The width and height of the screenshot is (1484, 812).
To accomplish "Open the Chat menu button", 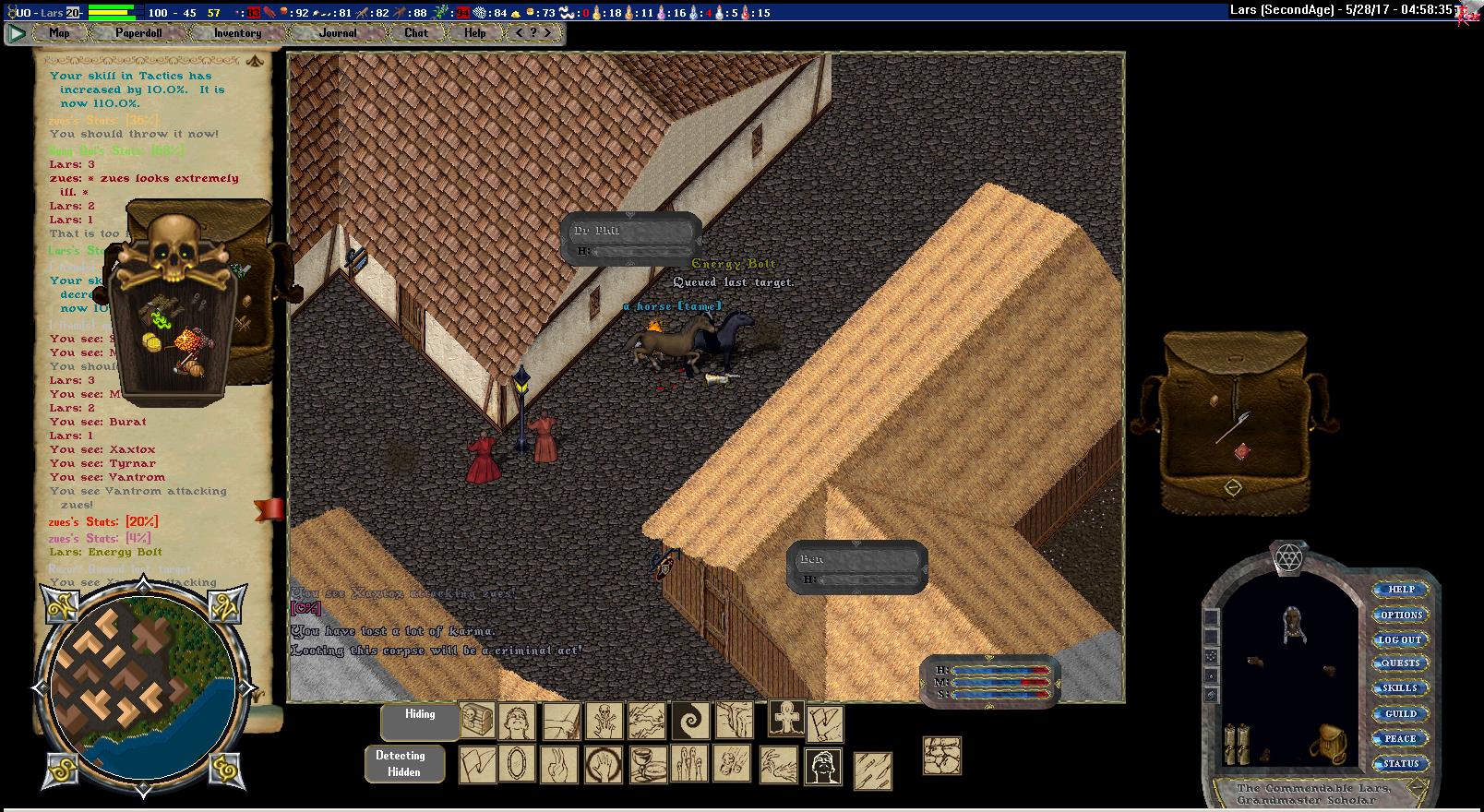I will 416,33.
